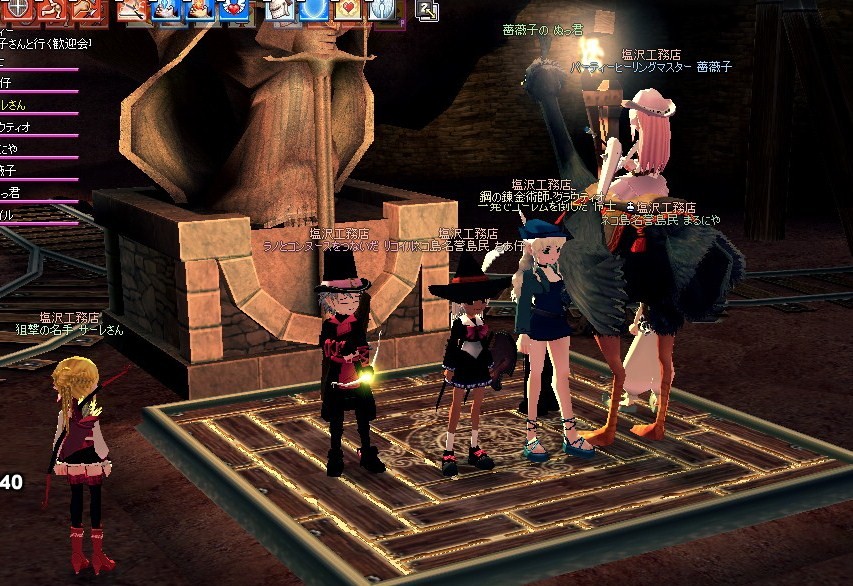
Task: Use the heart card hotbar icon
Action: (x=349, y=10)
